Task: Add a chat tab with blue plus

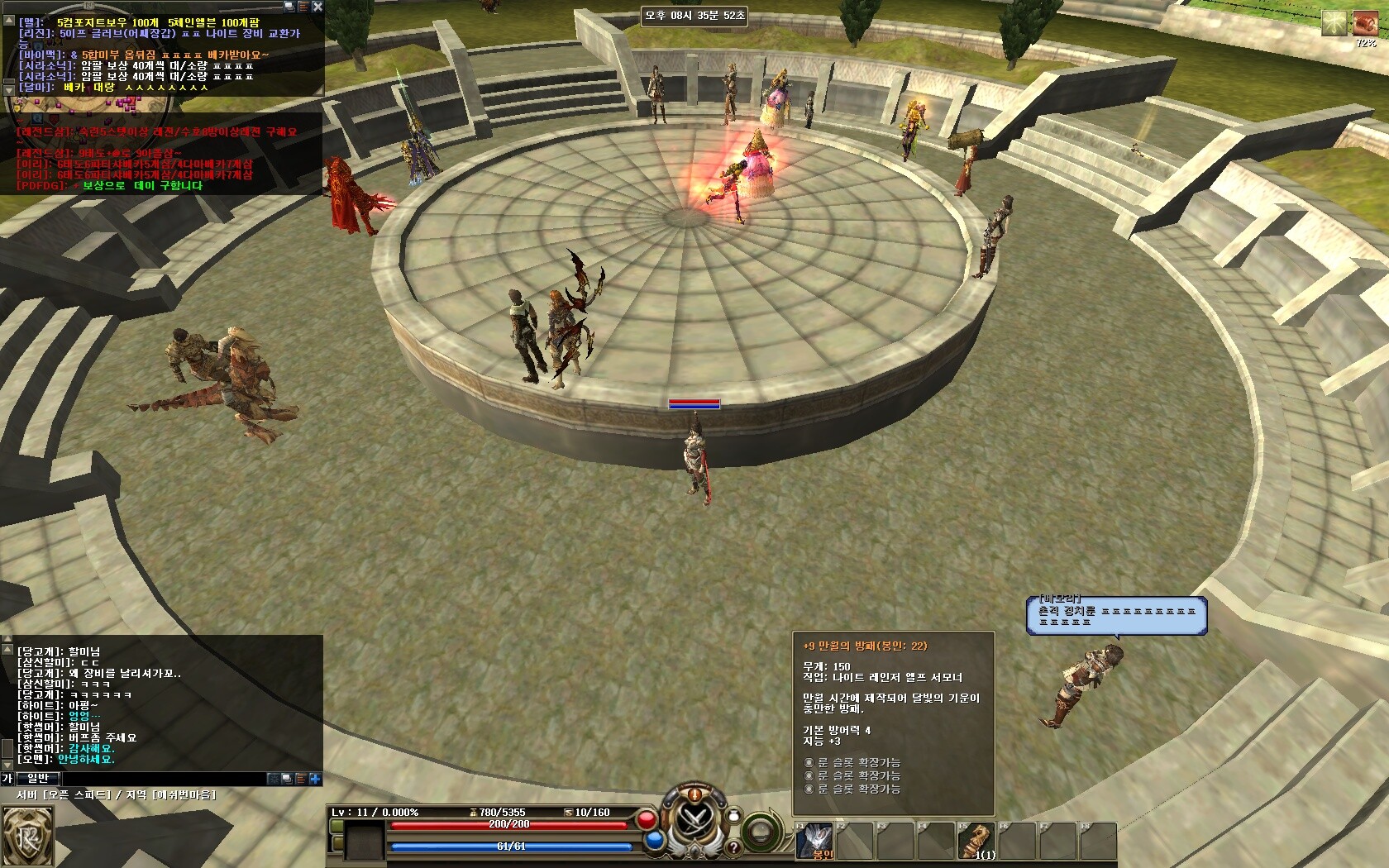Action: click(x=315, y=779)
